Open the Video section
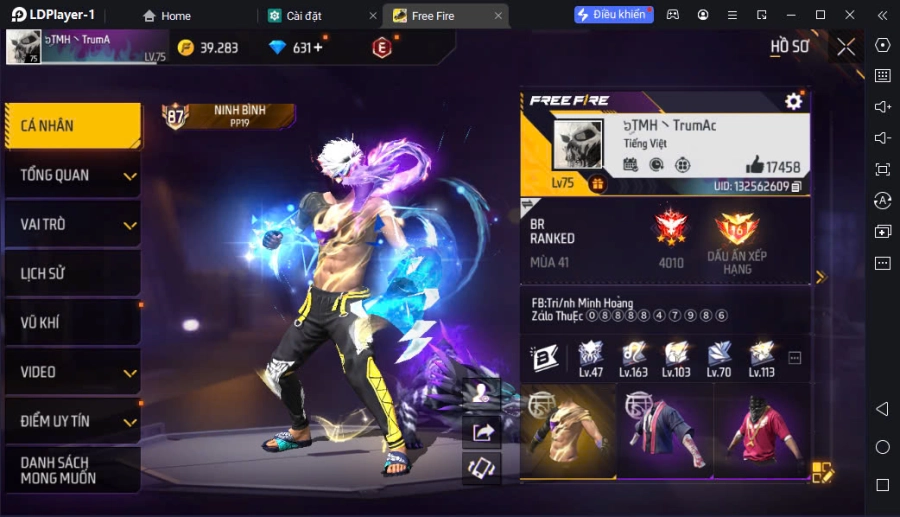Viewport: 900px width, 517px height. tap(70, 372)
